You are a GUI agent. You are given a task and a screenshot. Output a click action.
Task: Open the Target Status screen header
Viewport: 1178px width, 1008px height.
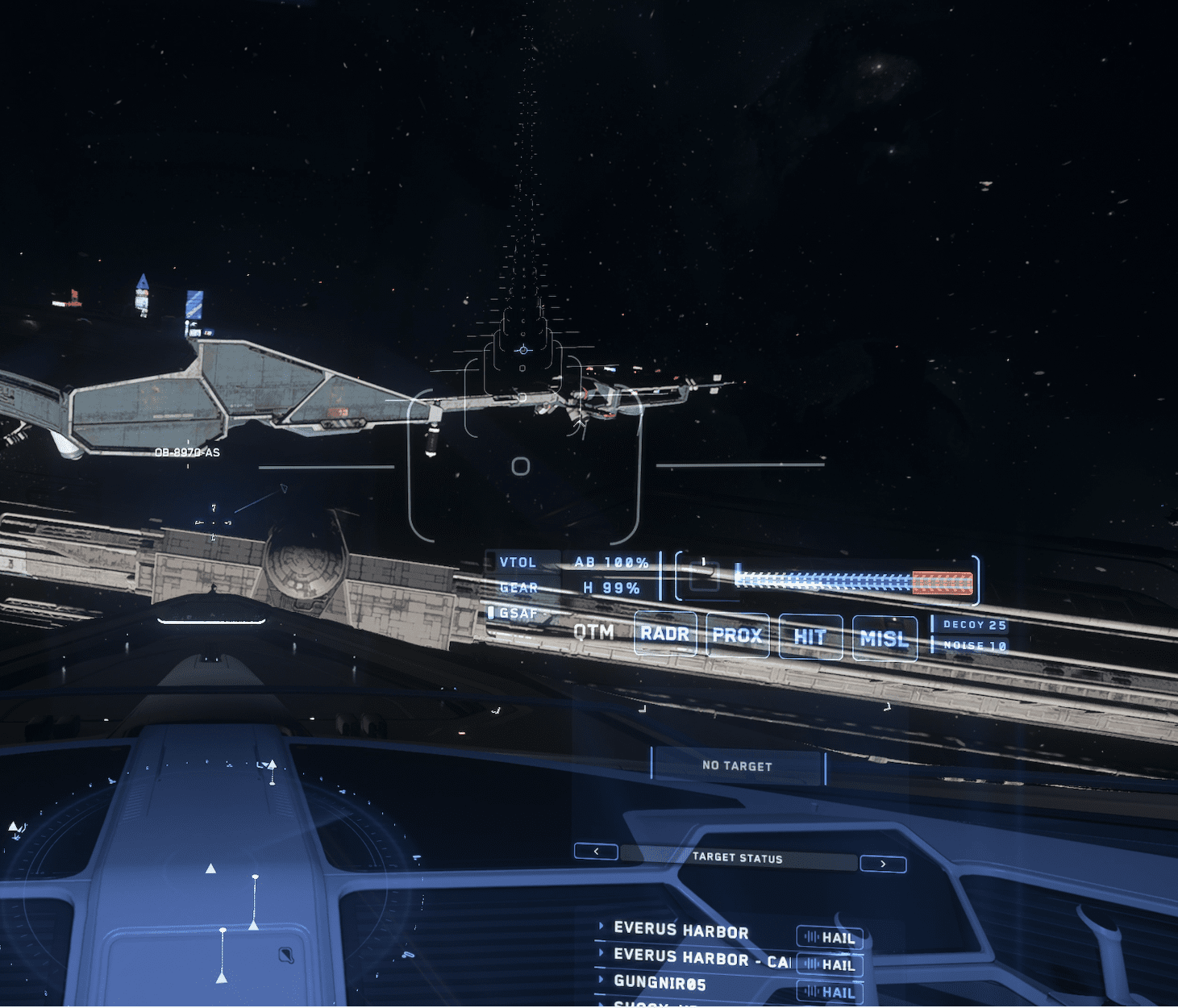point(737,858)
